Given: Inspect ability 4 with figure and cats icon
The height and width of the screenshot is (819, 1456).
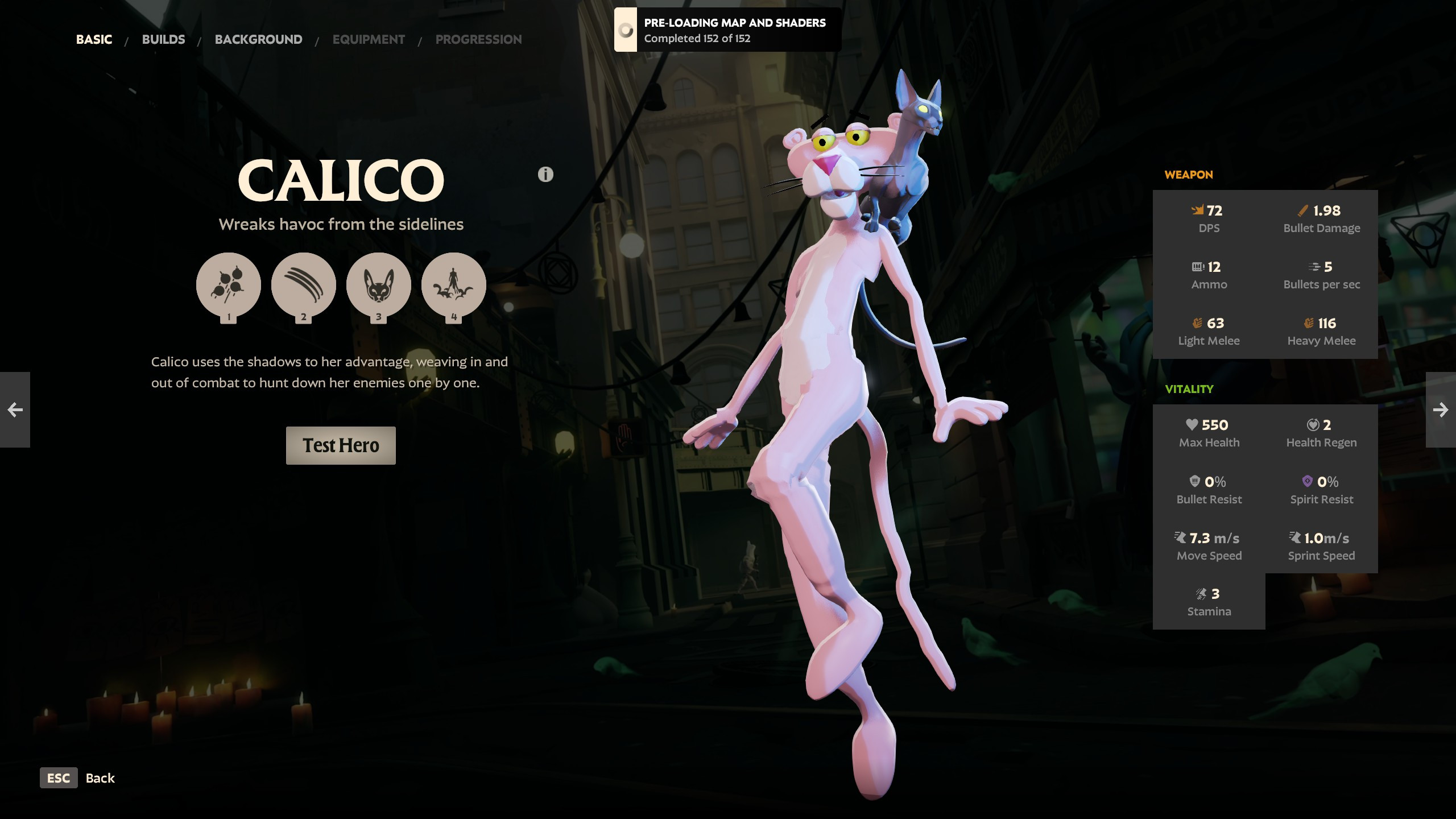Looking at the screenshot, I should (454, 285).
